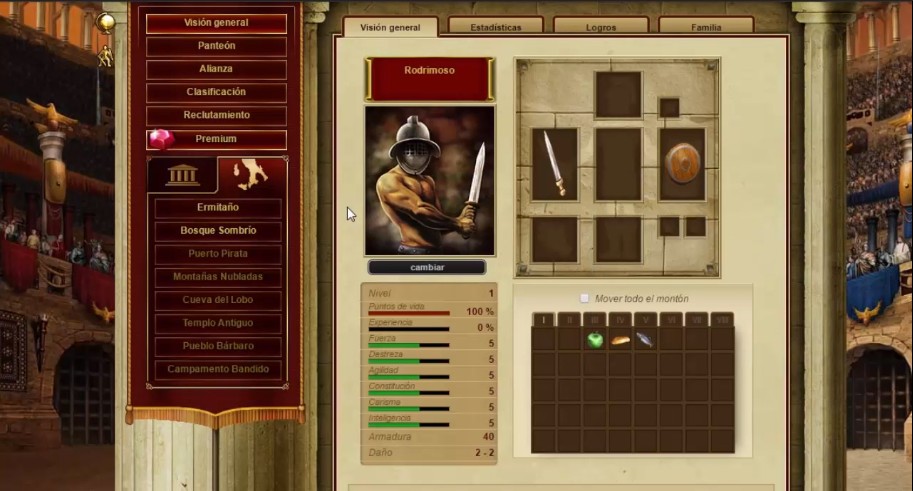Click the gladiator portrait image
Image resolution: width=913 pixels, height=491 pixels.
[429, 181]
